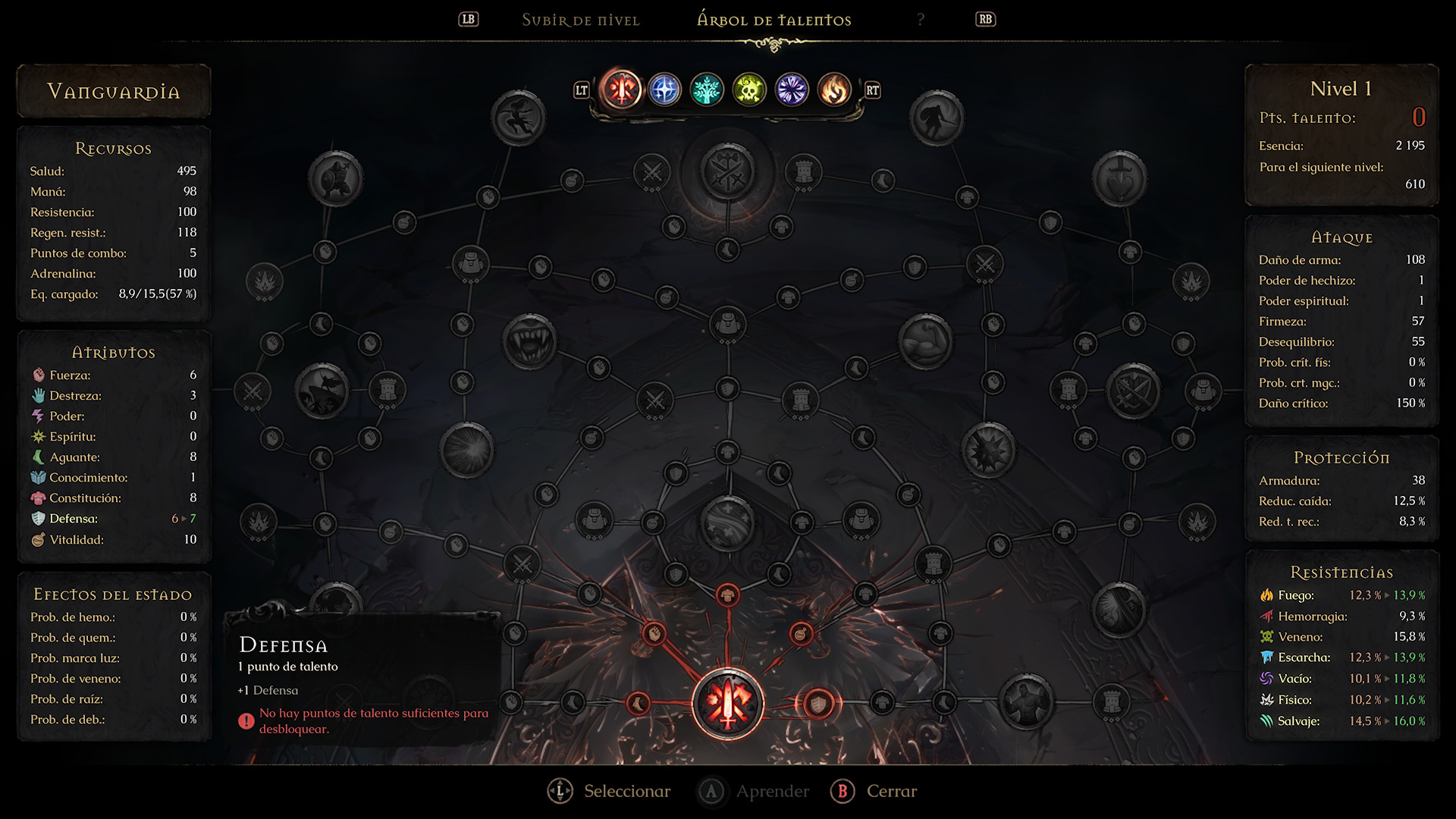Open the question mark tab
1456x819 pixels.
coord(921,20)
